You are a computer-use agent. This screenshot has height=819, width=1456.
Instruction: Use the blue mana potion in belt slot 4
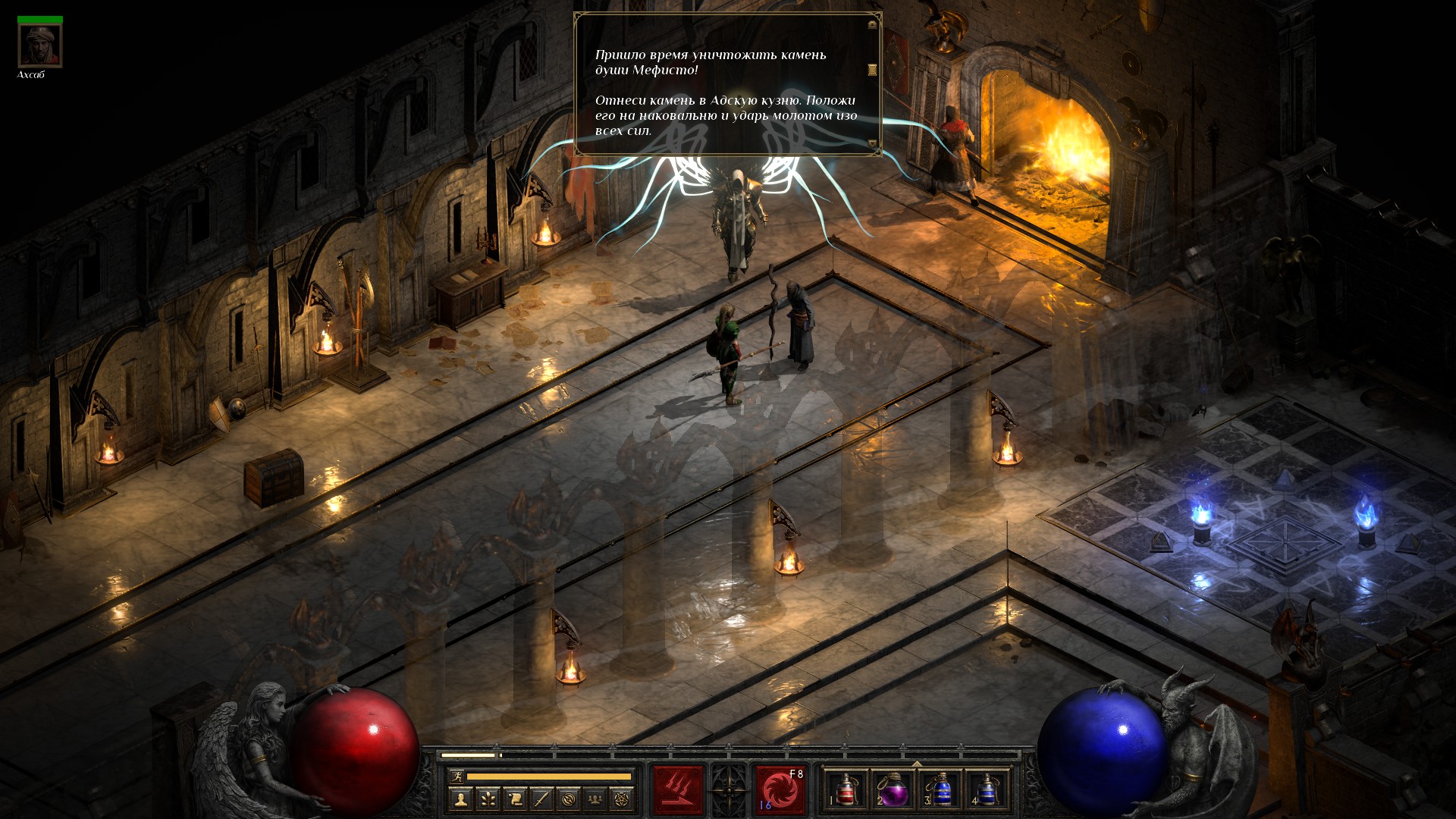[x=987, y=790]
